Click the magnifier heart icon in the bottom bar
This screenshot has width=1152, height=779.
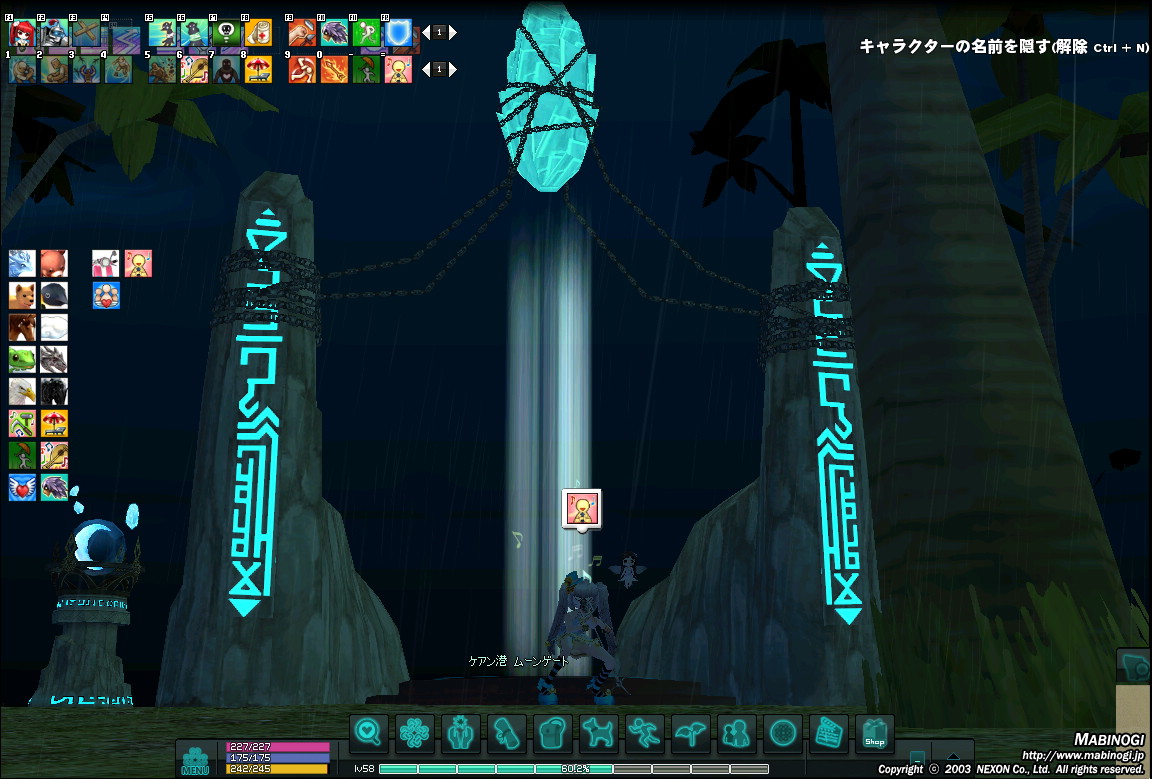[x=369, y=735]
